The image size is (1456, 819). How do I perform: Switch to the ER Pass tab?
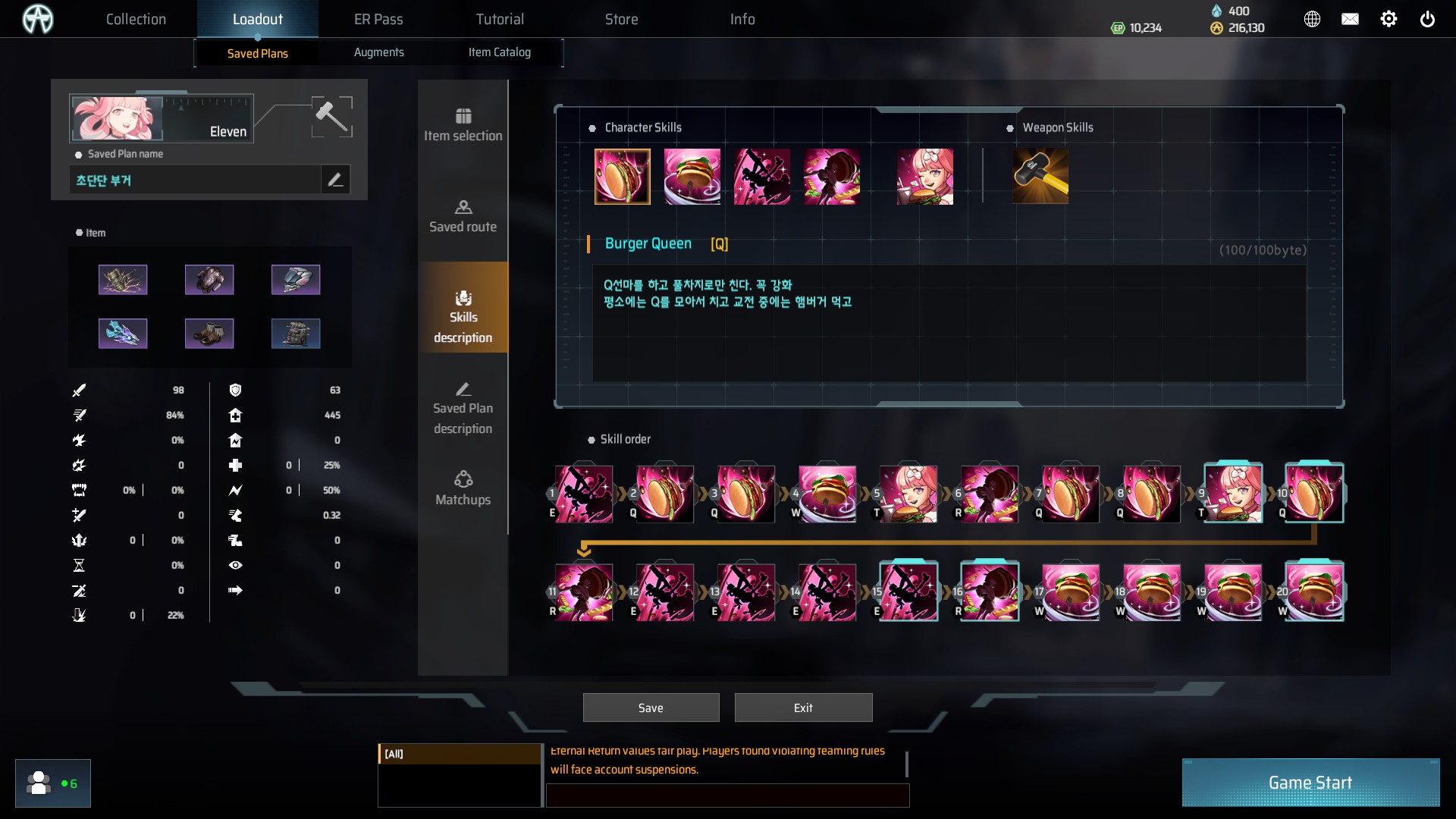[x=378, y=19]
